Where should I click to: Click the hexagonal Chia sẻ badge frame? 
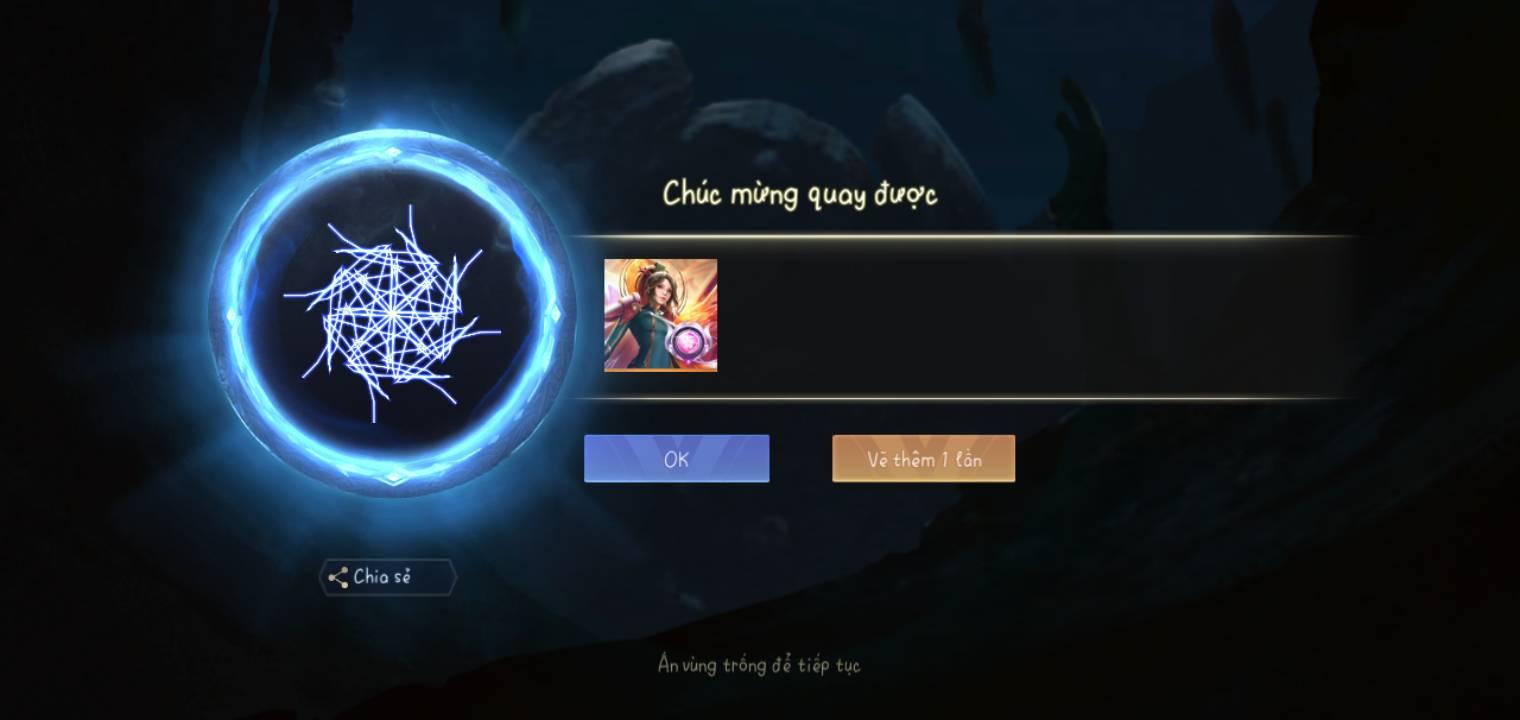click(x=387, y=577)
